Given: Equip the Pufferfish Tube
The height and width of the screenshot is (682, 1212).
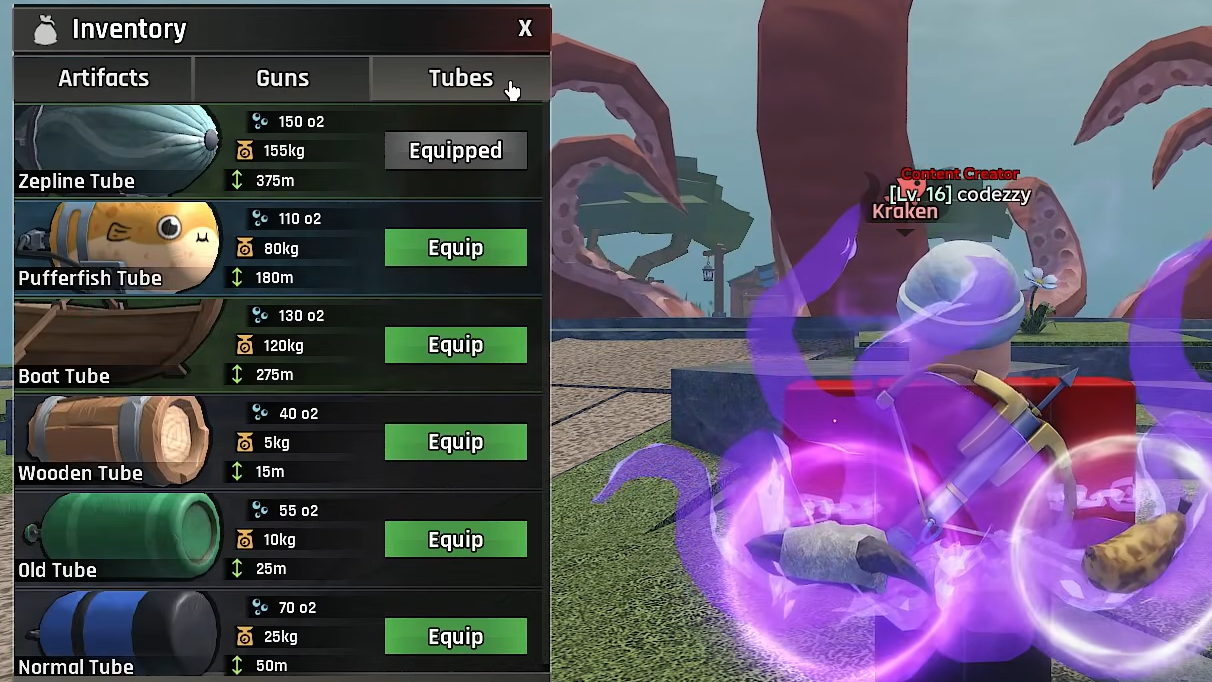Looking at the screenshot, I should click(455, 248).
